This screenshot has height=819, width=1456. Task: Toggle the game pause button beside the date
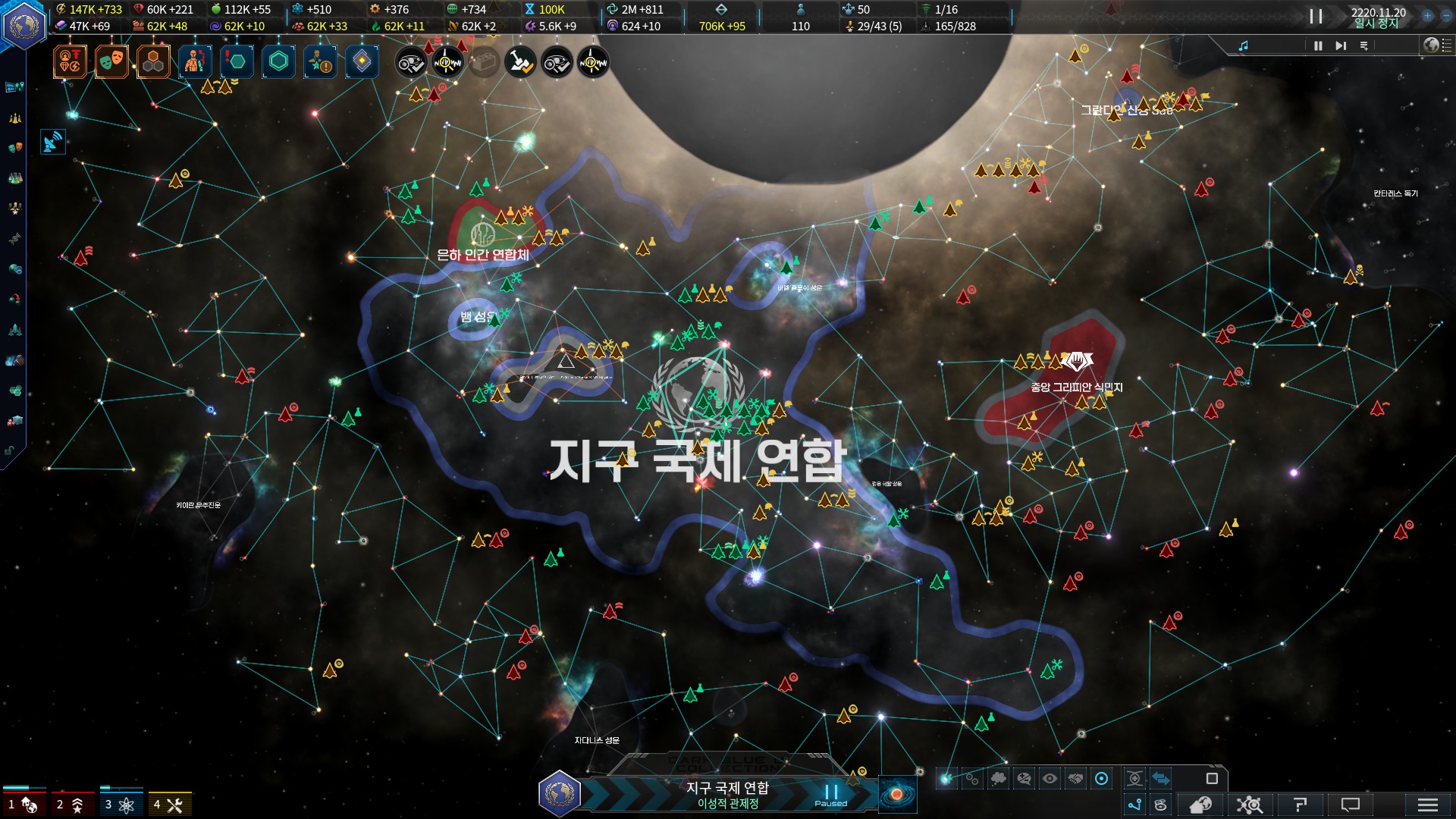click(x=1316, y=17)
